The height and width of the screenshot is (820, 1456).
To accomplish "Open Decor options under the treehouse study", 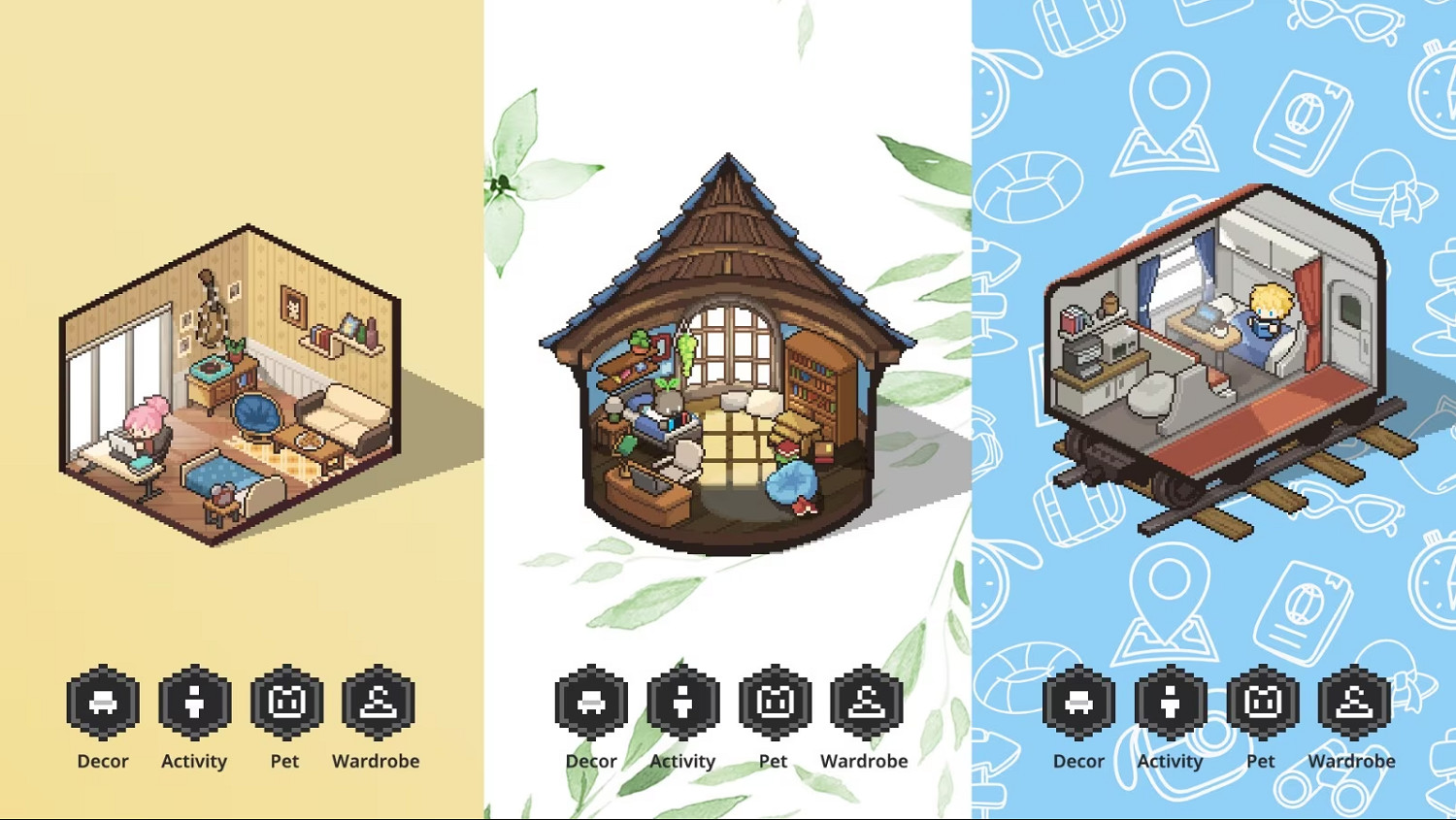I will [591, 701].
